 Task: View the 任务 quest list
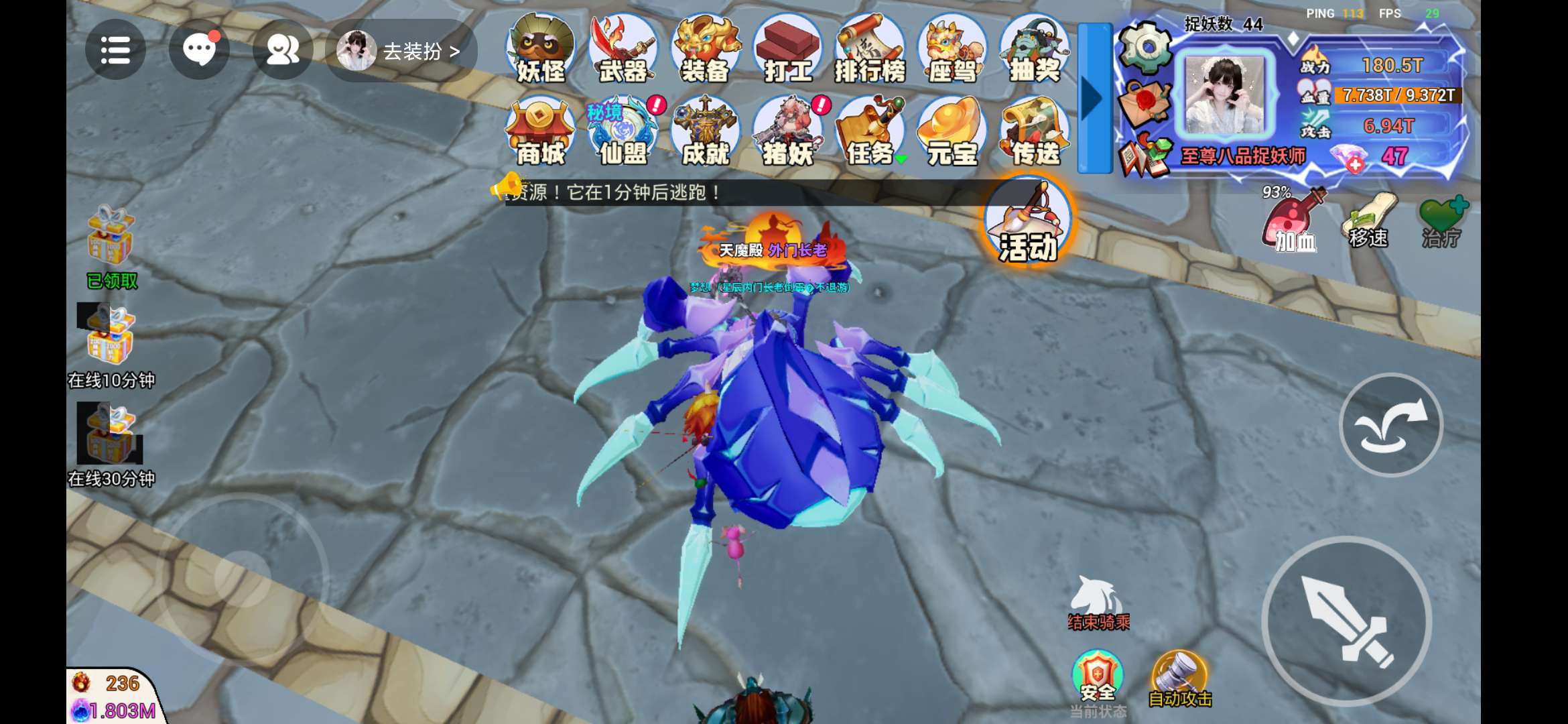pyautogui.click(x=870, y=133)
